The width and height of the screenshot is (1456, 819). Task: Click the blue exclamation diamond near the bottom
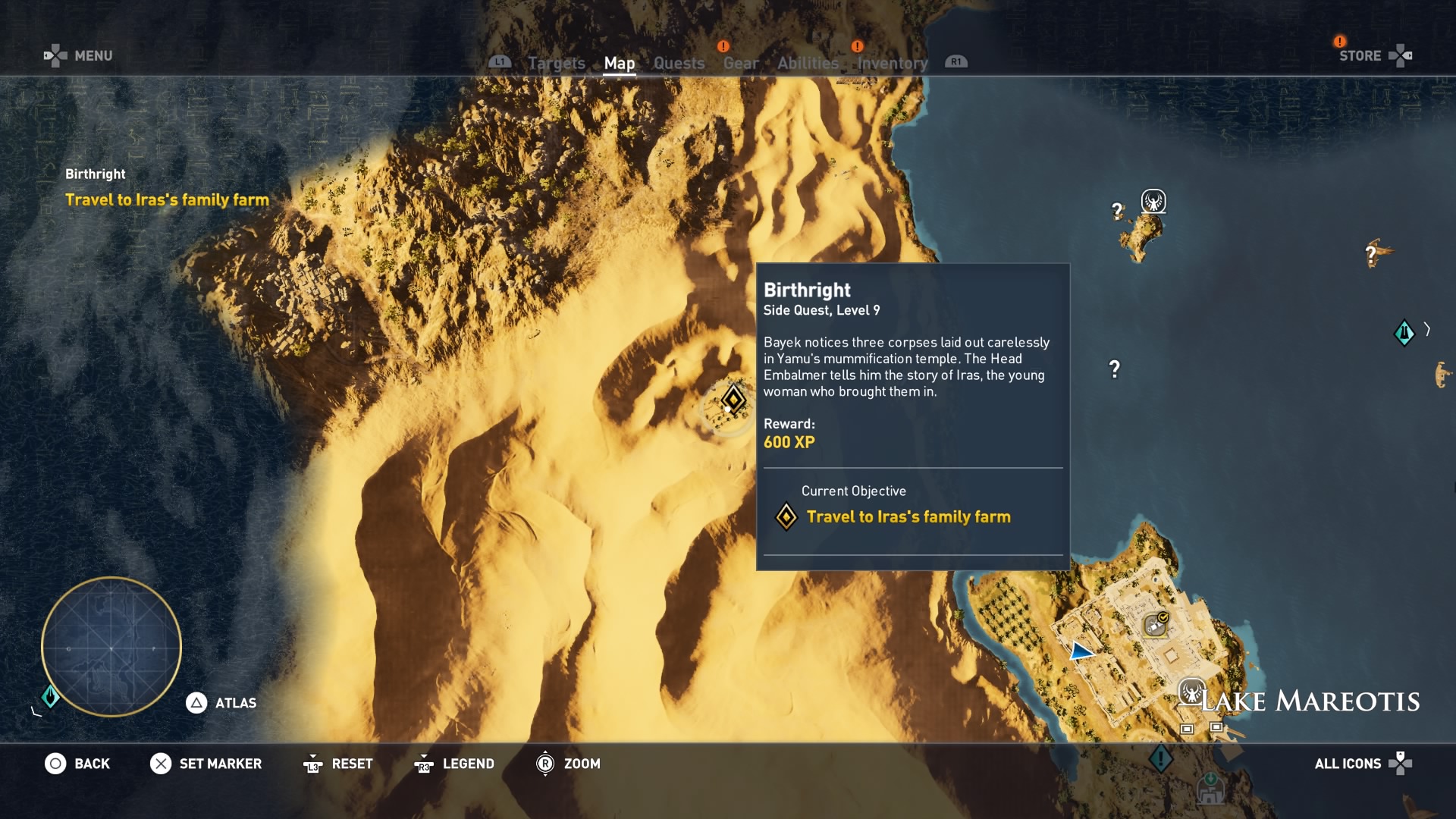1159,757
